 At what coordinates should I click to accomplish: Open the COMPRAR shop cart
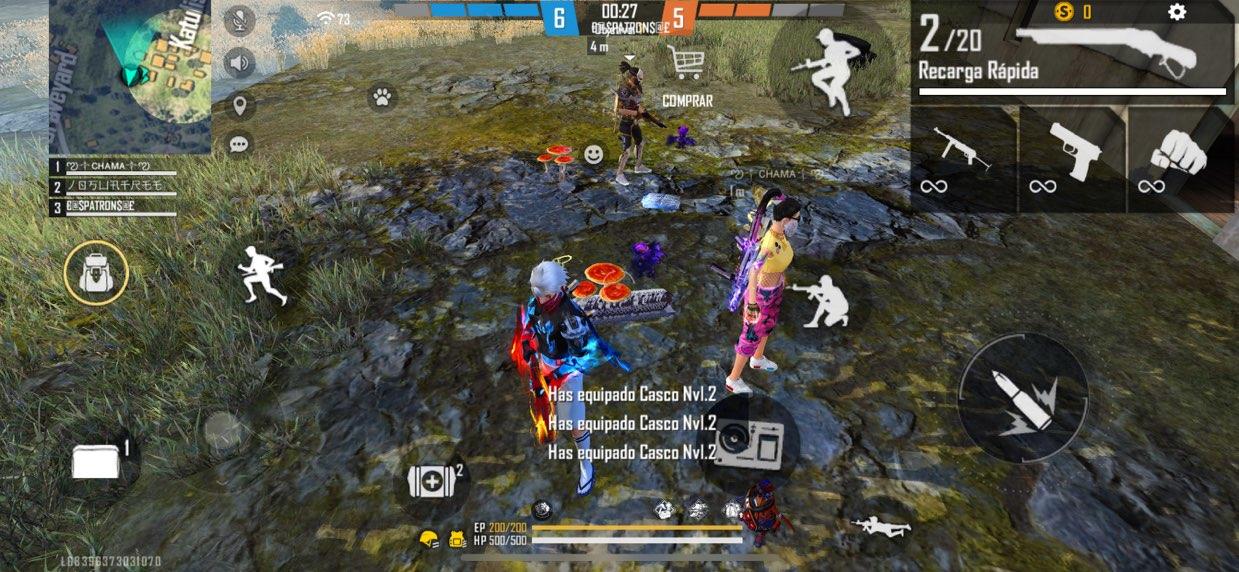[x=686, y=64]
